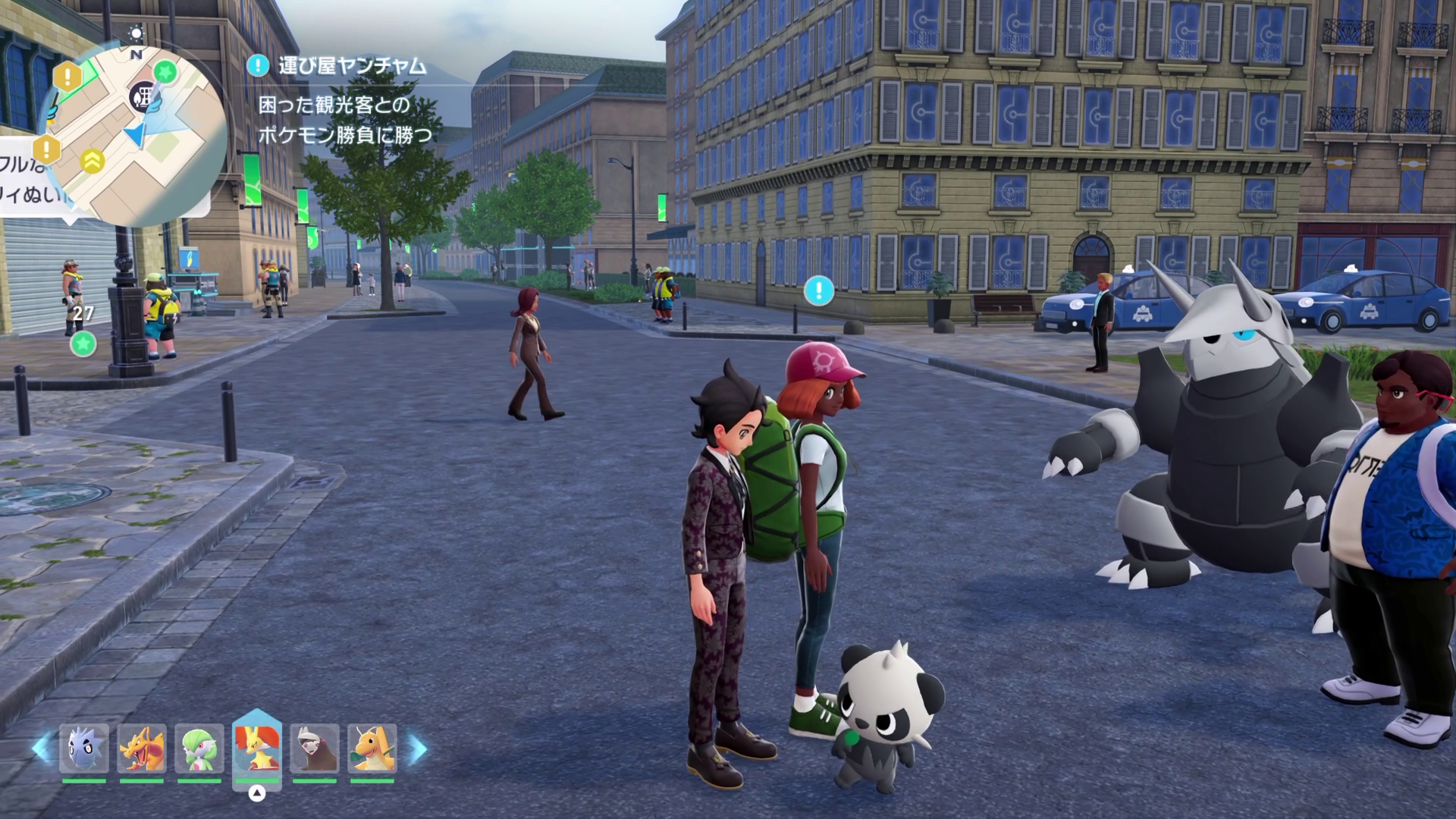The height and width of the screenshot is (819, 1456).
Task: Switch to Excadrill in the party bar
Action: click(315, 749)
